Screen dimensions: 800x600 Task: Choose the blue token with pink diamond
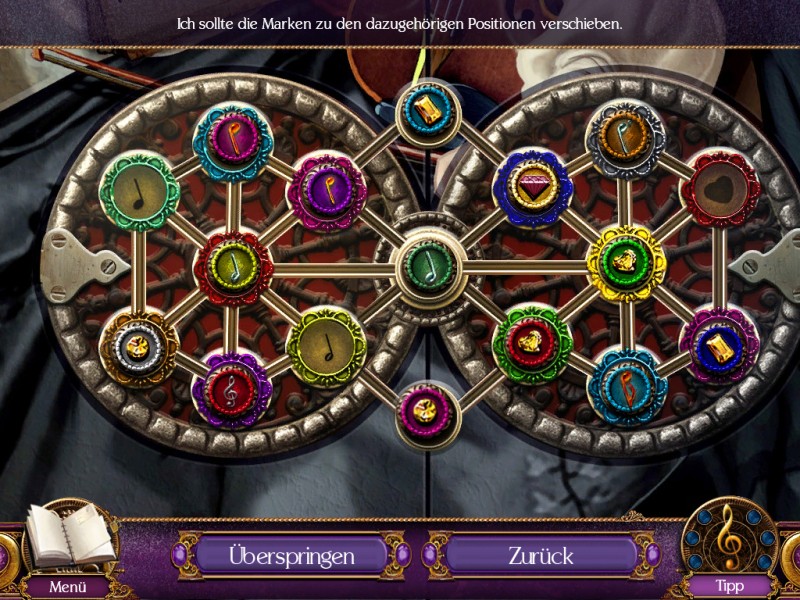(533, 186)
